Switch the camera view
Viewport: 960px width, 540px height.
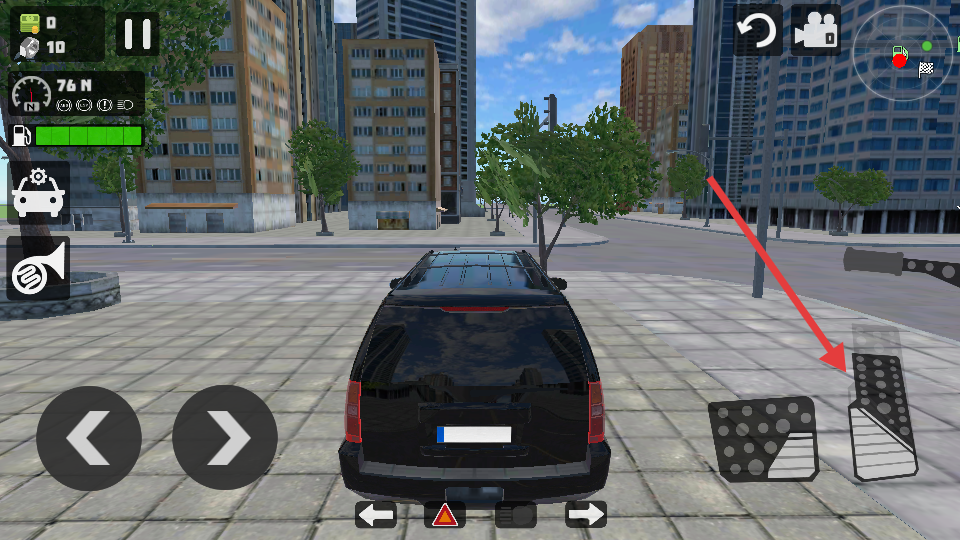click(815, 31)
